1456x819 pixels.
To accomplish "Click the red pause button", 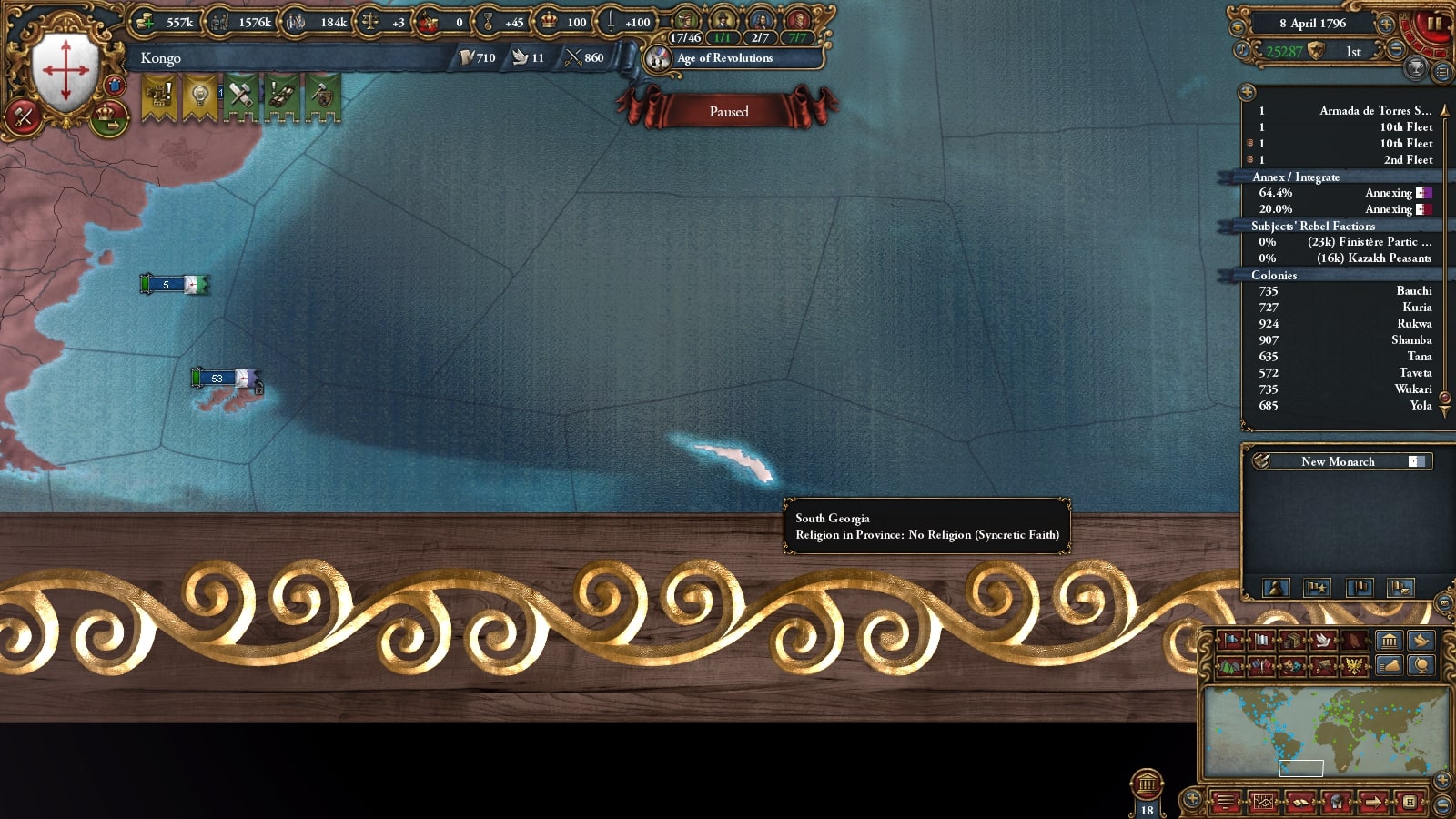I will pyautogui.click(x=1434, y=25).
